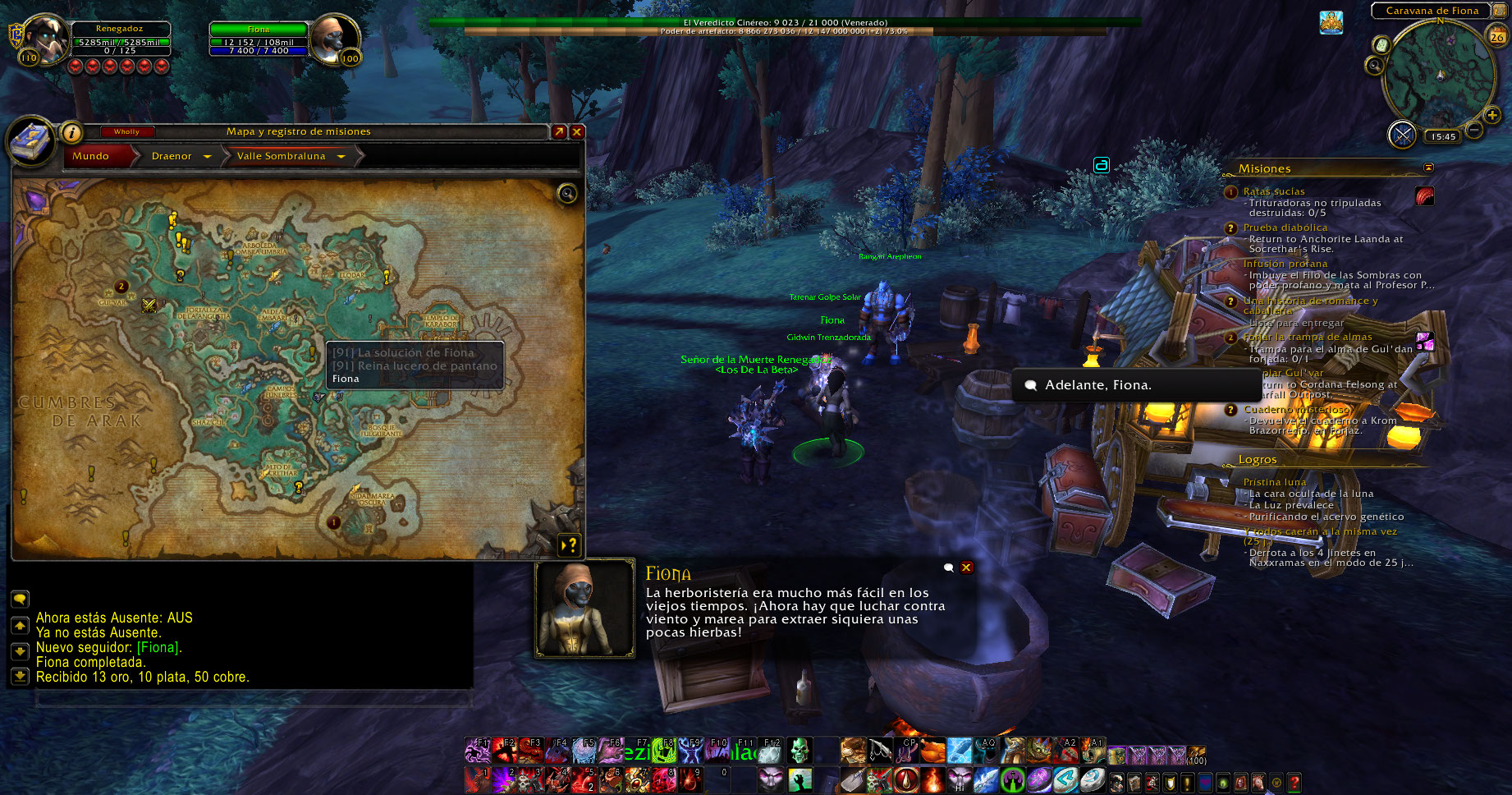Open the calendar showing day 26
The image size is (1512, 795).
[x=1496, y=36]
